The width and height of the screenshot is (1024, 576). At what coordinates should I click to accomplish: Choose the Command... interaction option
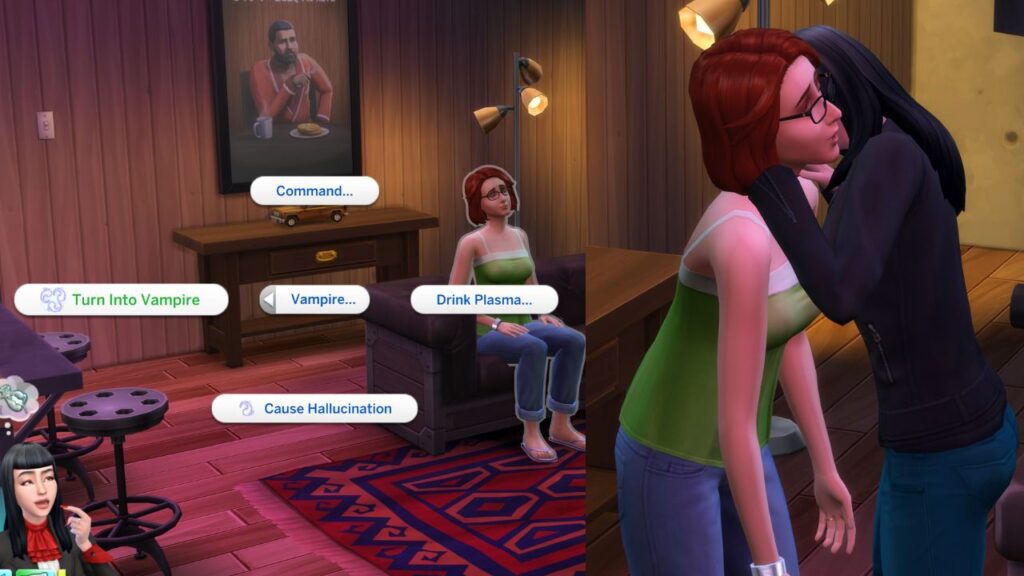point(314,191)
